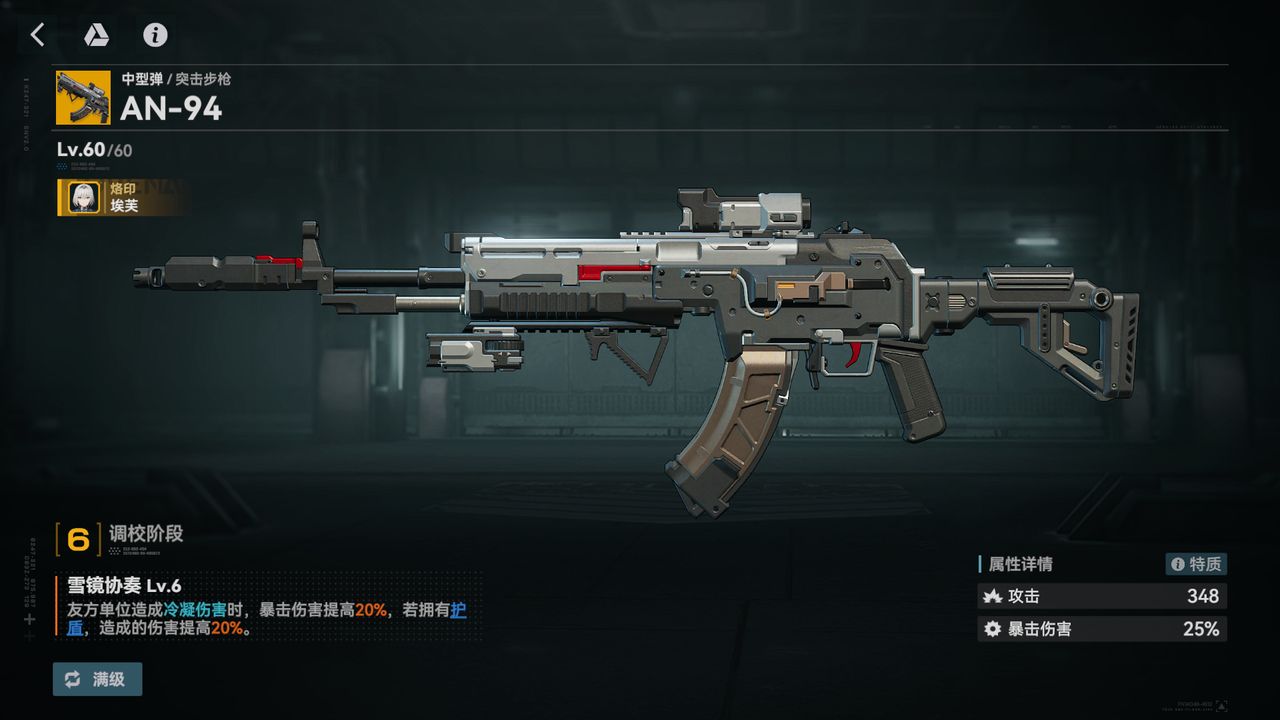Open the home triangle icon
Screen dimensions: 1280x720
(x=96, y=35)
